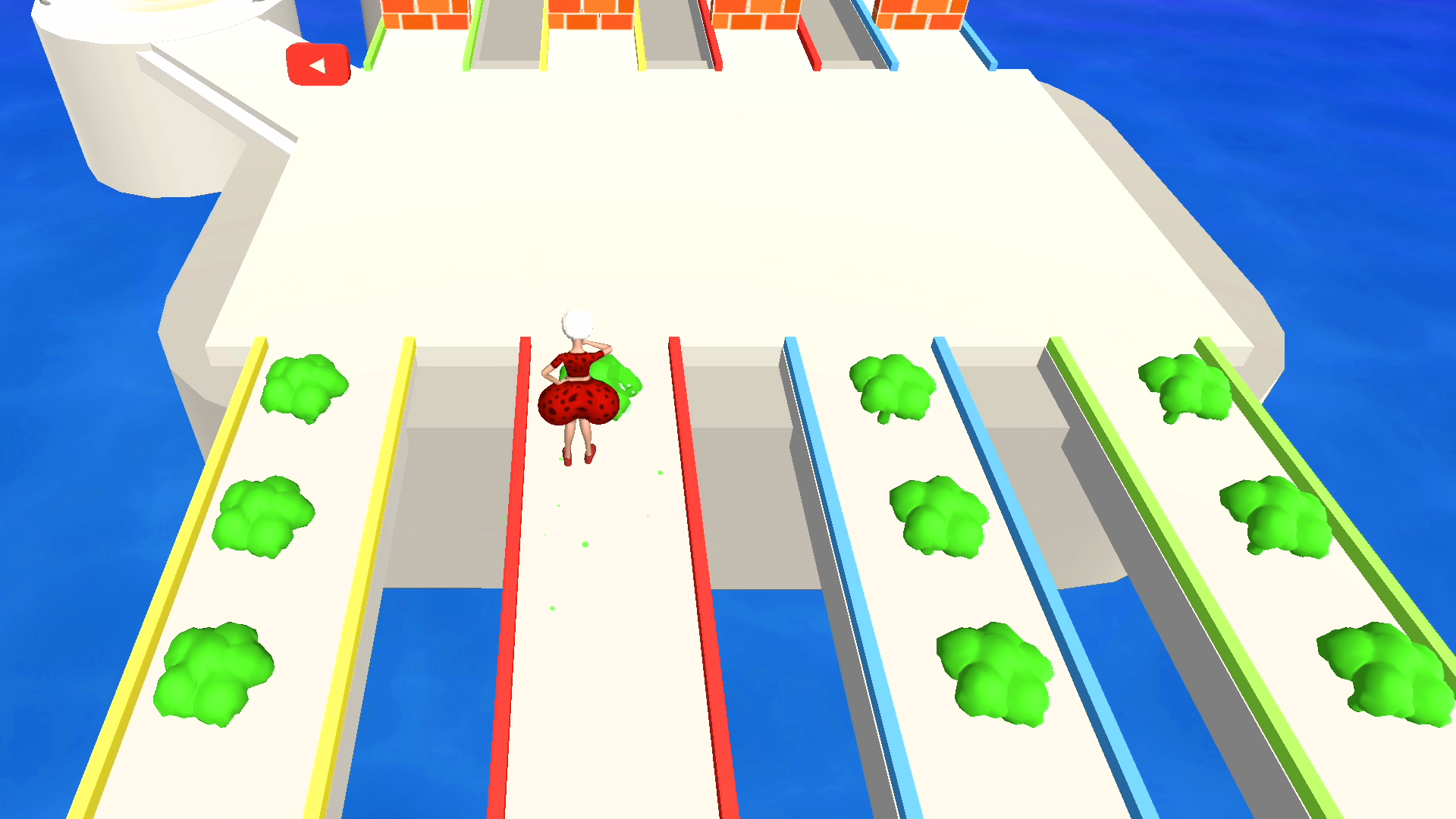Click the middle broccoli on the blue lane
This screenshot has width=1456, height=819.
tap(940, 516)
